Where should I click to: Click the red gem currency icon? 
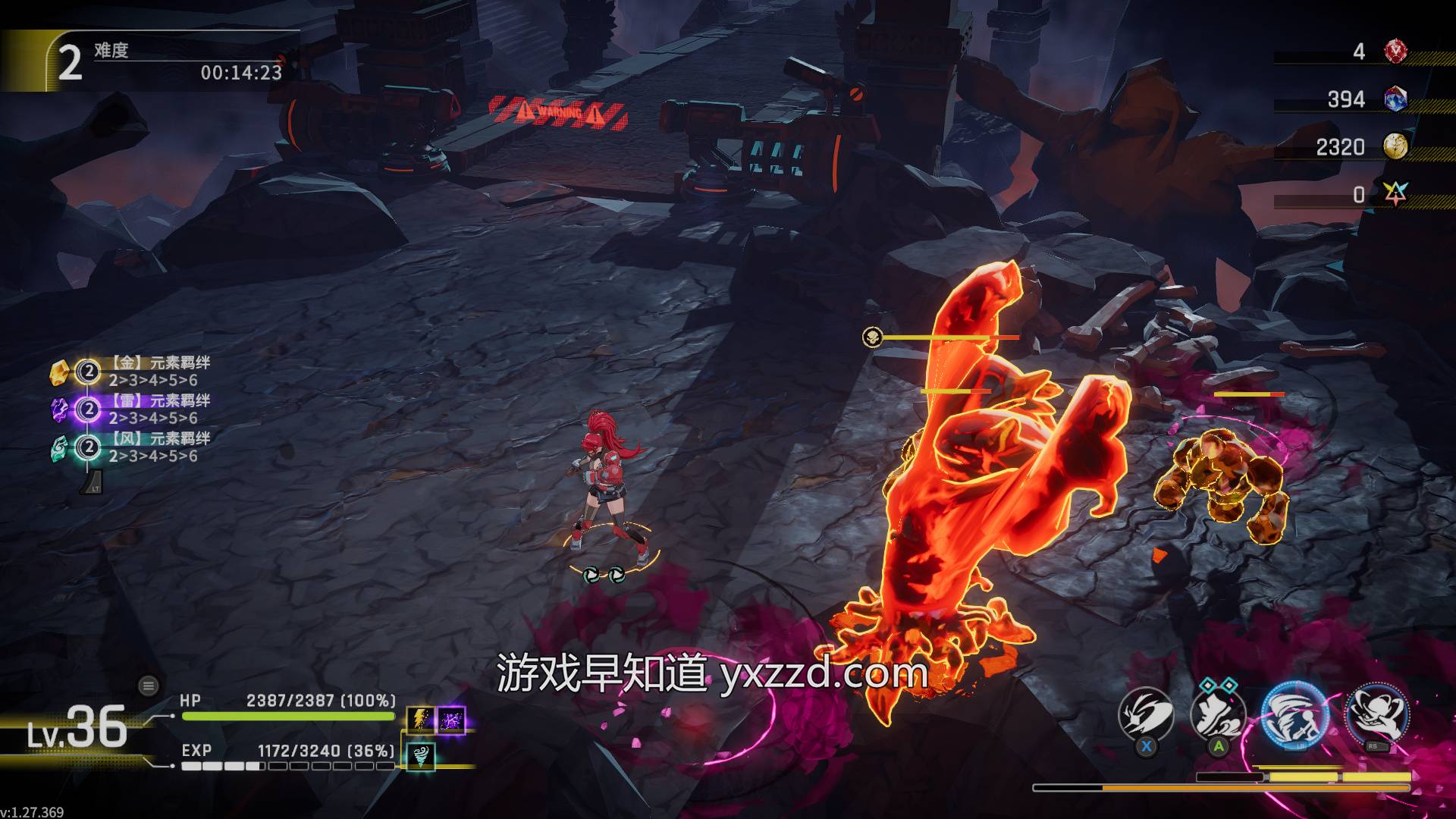coord(1395,52)
